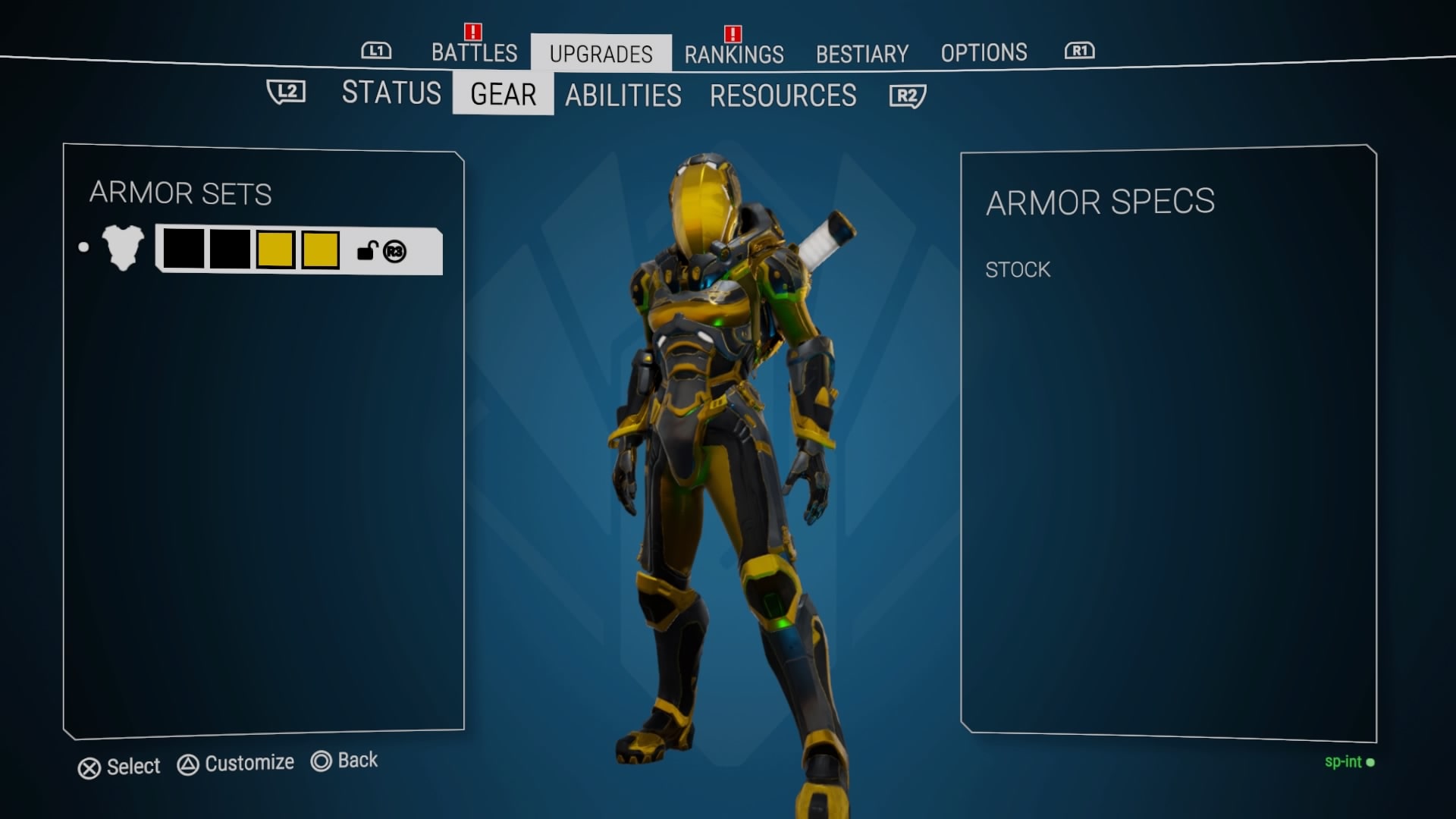The image size is (1456, 819).
Task: Toggle the sp-int status indicator
Action: [1348, 763]
